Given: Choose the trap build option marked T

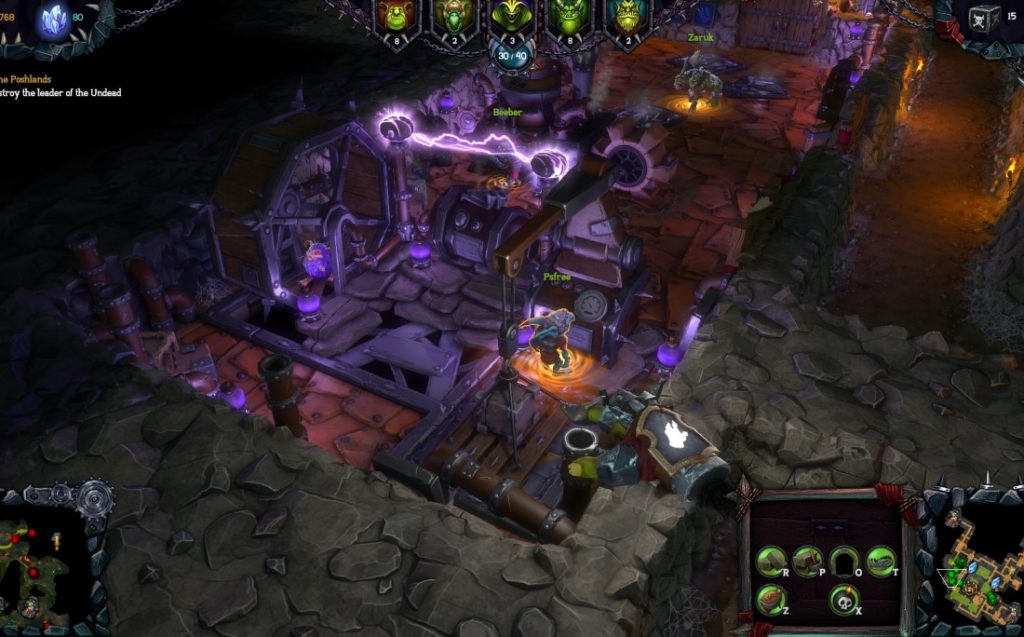Looking at the screenshot, I should click(880, 561).
